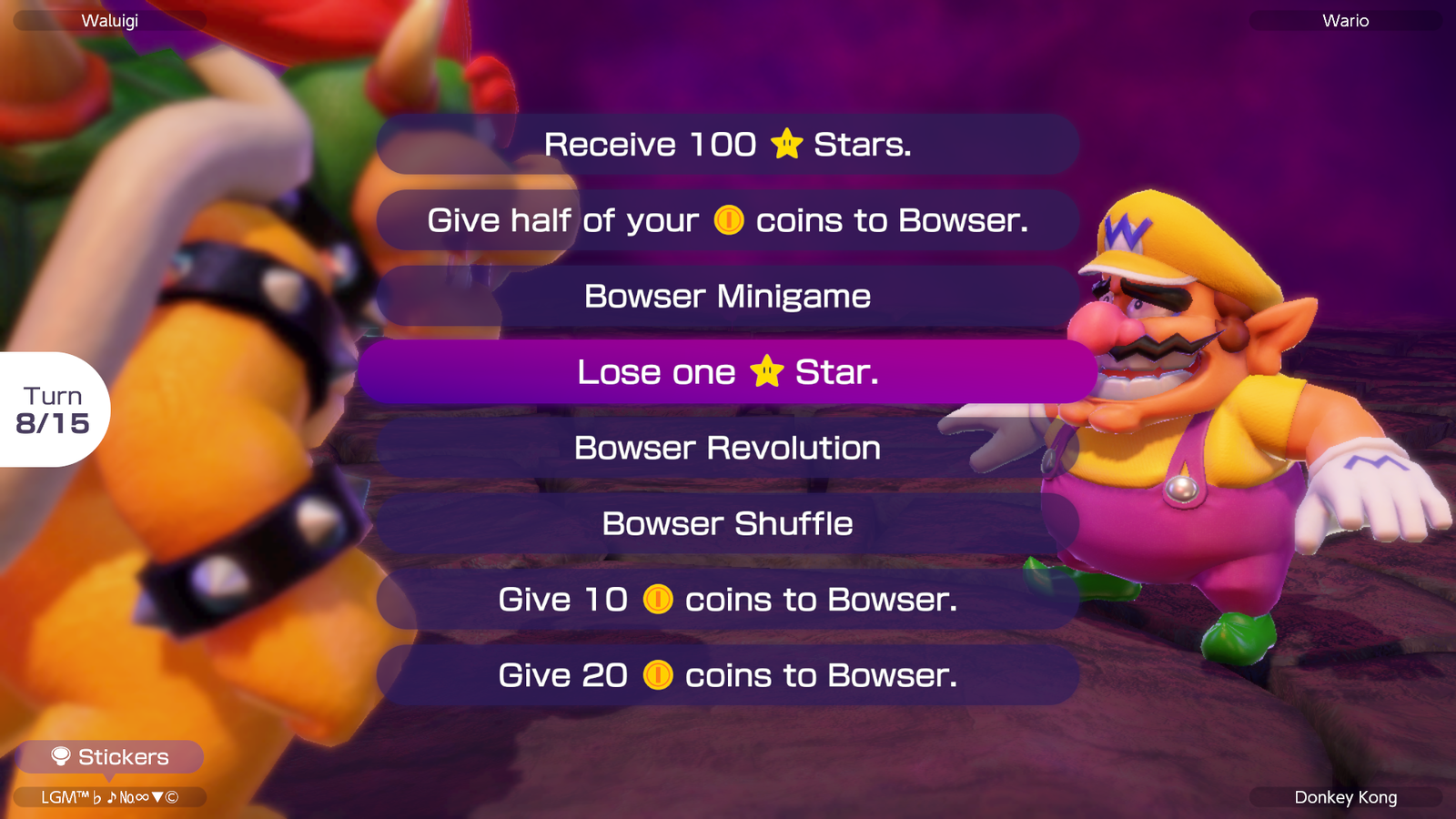Select "Bowser Revolution"
The height and width of the screenshot is (819, 1456).
point(728,447)
